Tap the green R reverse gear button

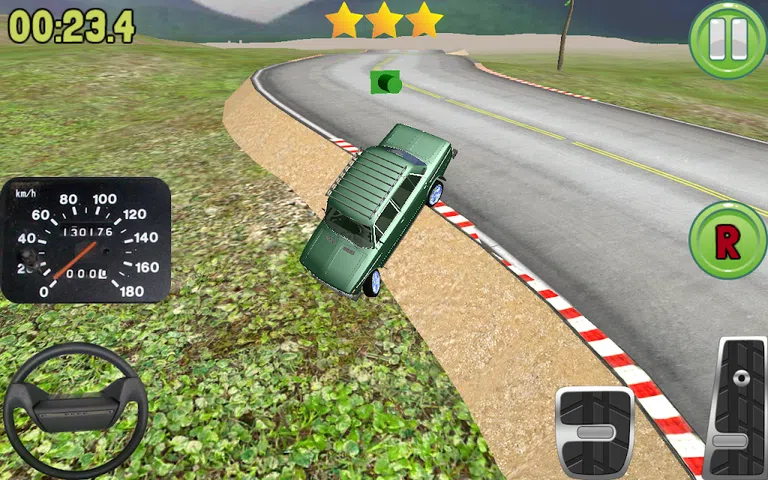727,240
